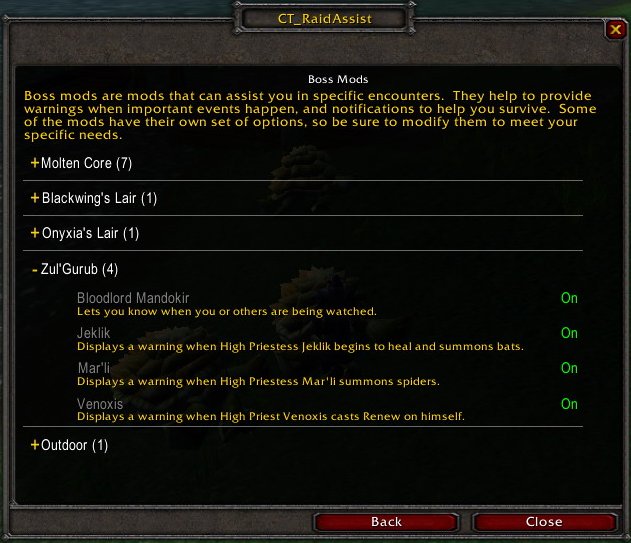Screen dimensions: 631x543
Task: Switch off the Mar'li mod status
Action: 569,368
